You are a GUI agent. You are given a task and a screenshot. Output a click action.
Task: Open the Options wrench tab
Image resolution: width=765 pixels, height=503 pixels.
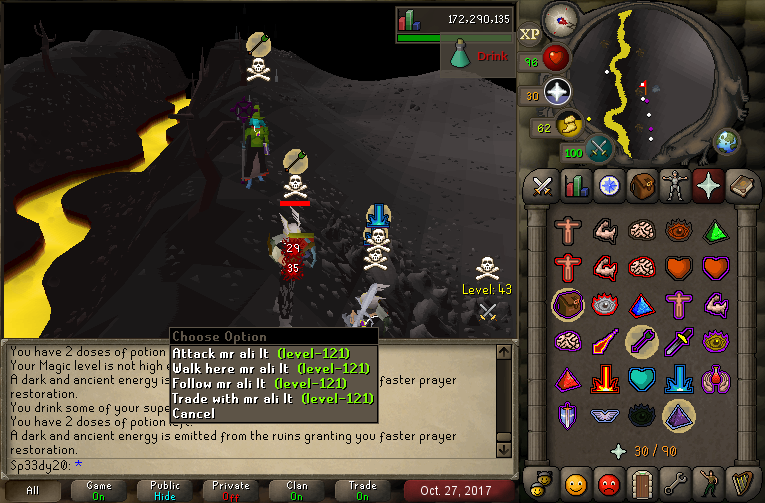(x=674, y=482)
